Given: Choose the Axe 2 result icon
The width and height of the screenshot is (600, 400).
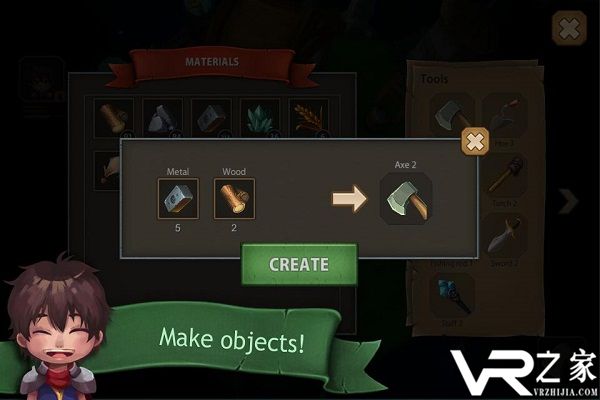Looking at the screenshot, I should click(x=405, y=197).
